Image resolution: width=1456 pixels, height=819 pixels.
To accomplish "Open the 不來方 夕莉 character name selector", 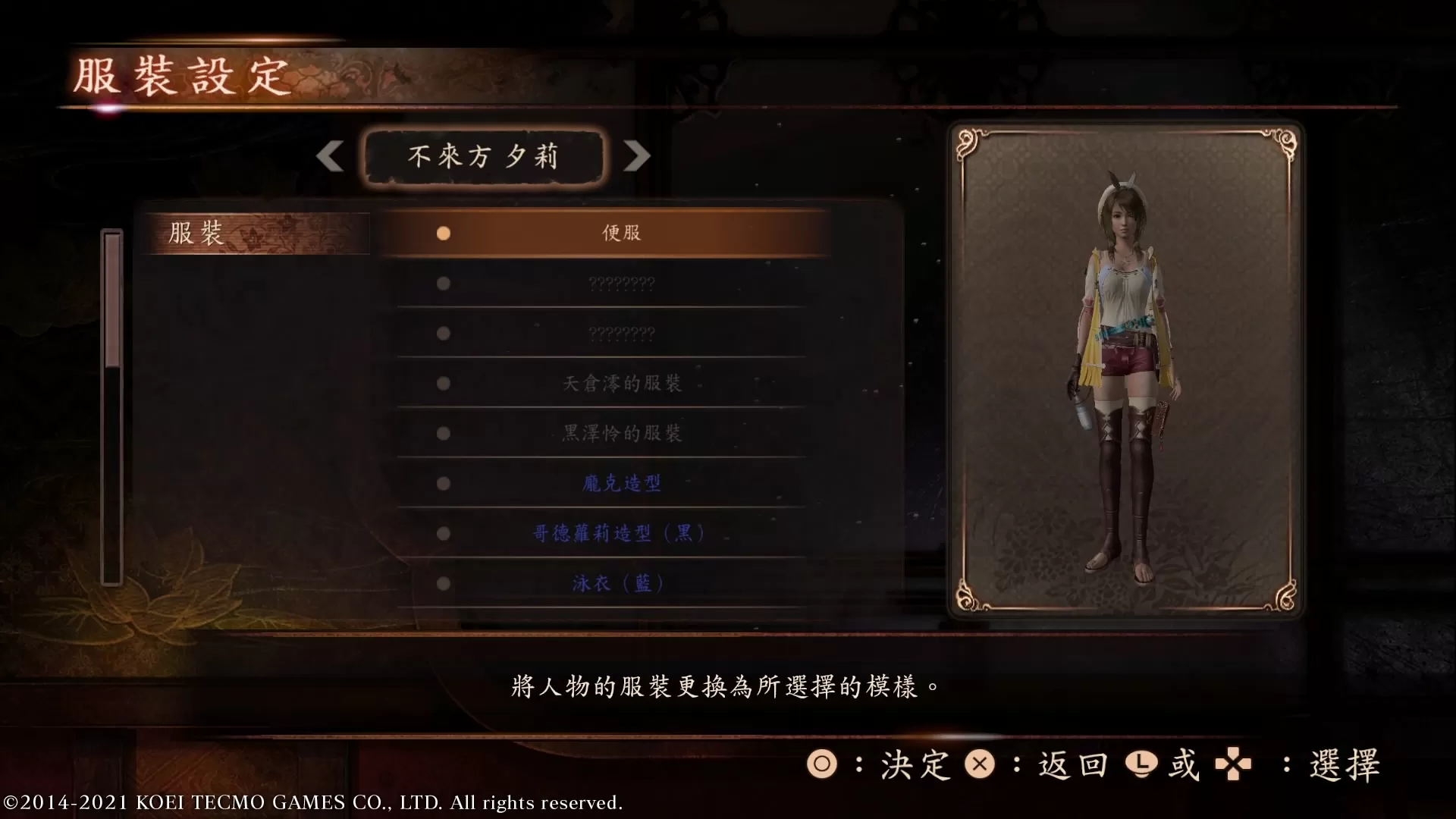I will click(483, 156).
